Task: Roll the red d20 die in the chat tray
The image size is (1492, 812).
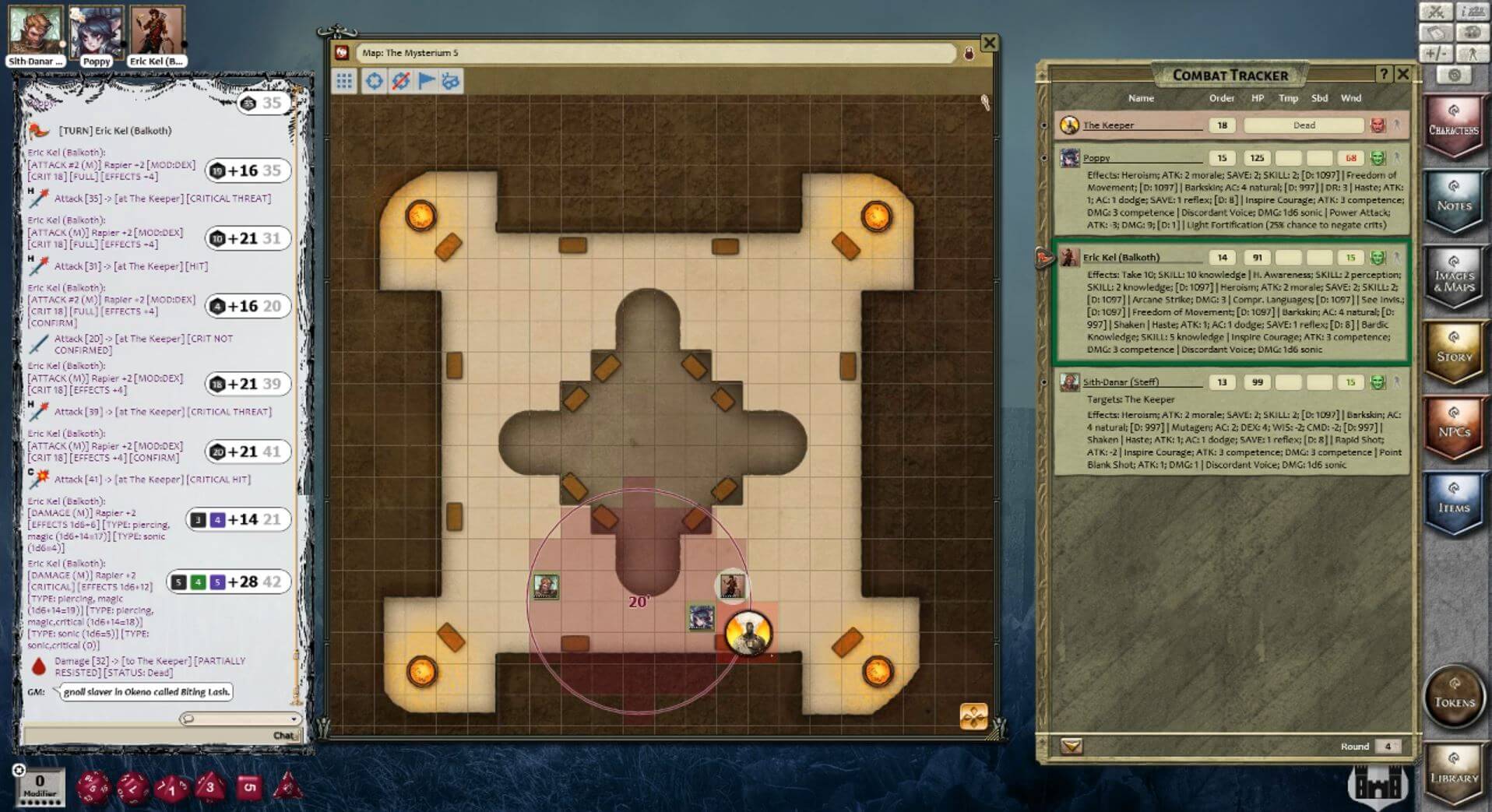Action: (92, 786)
